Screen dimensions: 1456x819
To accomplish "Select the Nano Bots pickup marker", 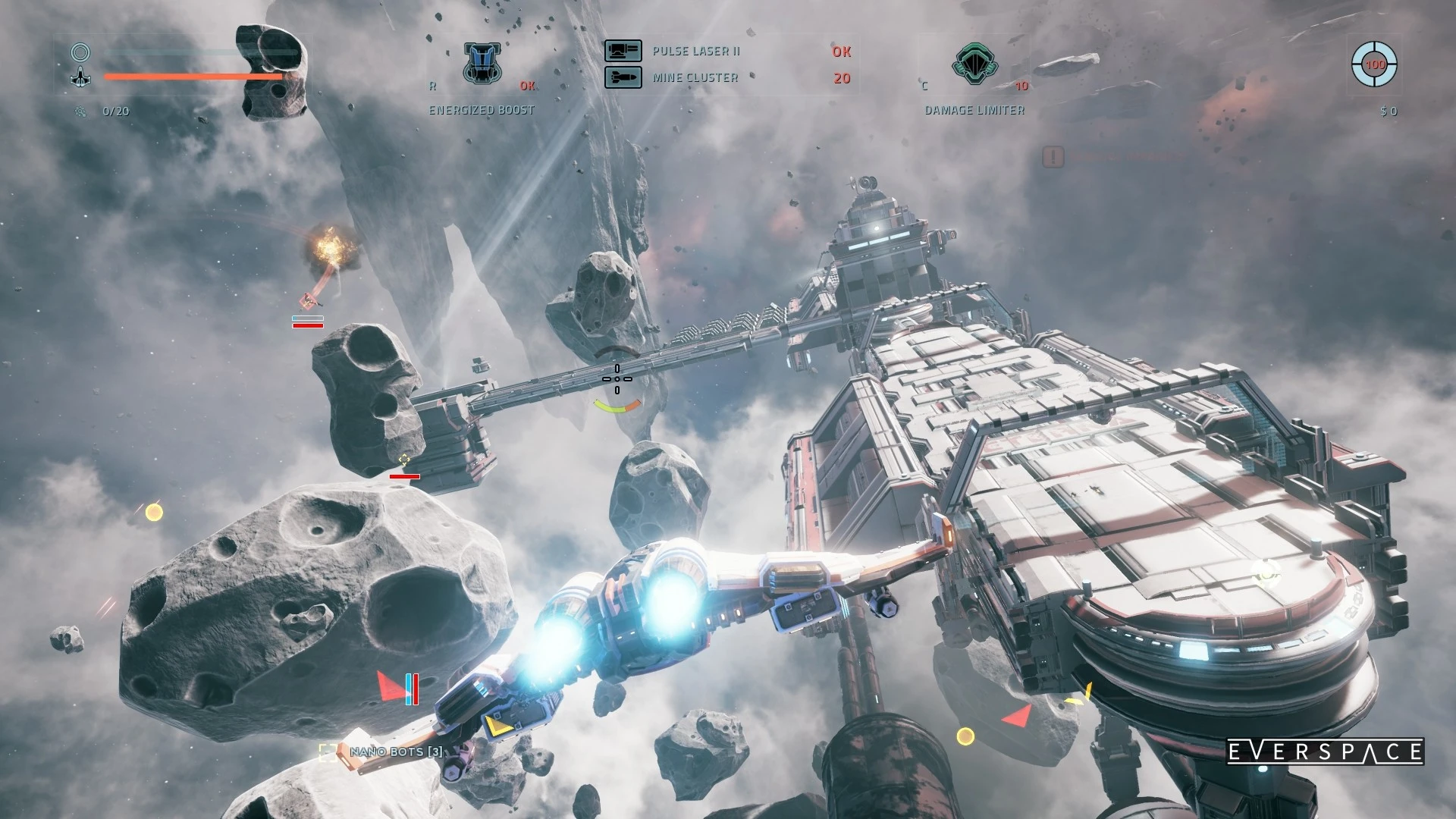I will 328,752.
